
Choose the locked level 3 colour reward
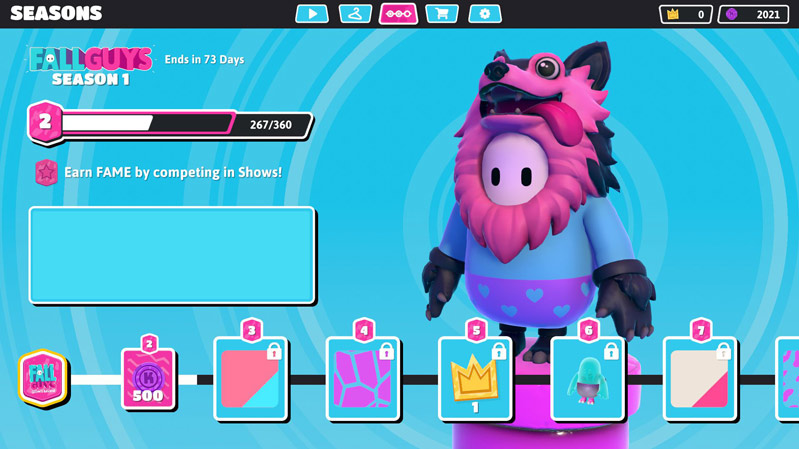(x=250, y=378)
